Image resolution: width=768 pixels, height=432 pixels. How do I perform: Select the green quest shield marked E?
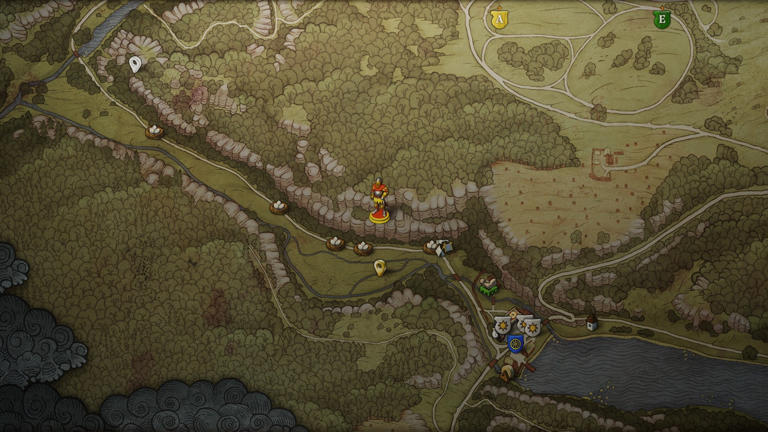point(661,19)
